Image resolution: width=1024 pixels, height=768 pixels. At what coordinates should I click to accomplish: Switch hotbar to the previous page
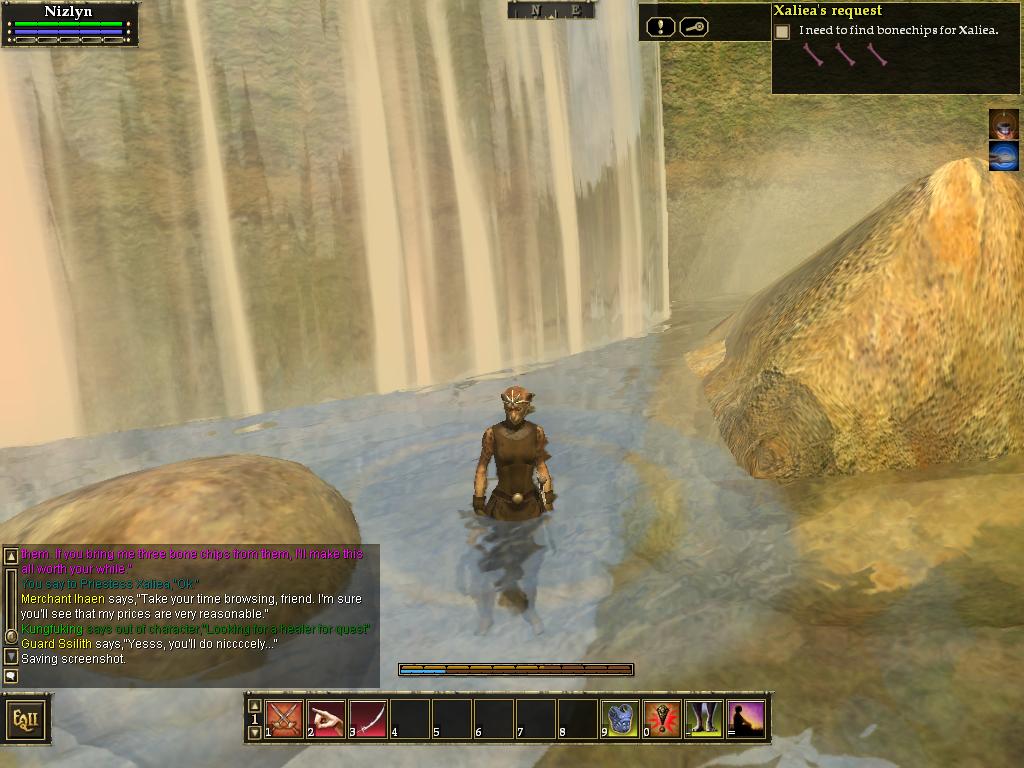254,705
